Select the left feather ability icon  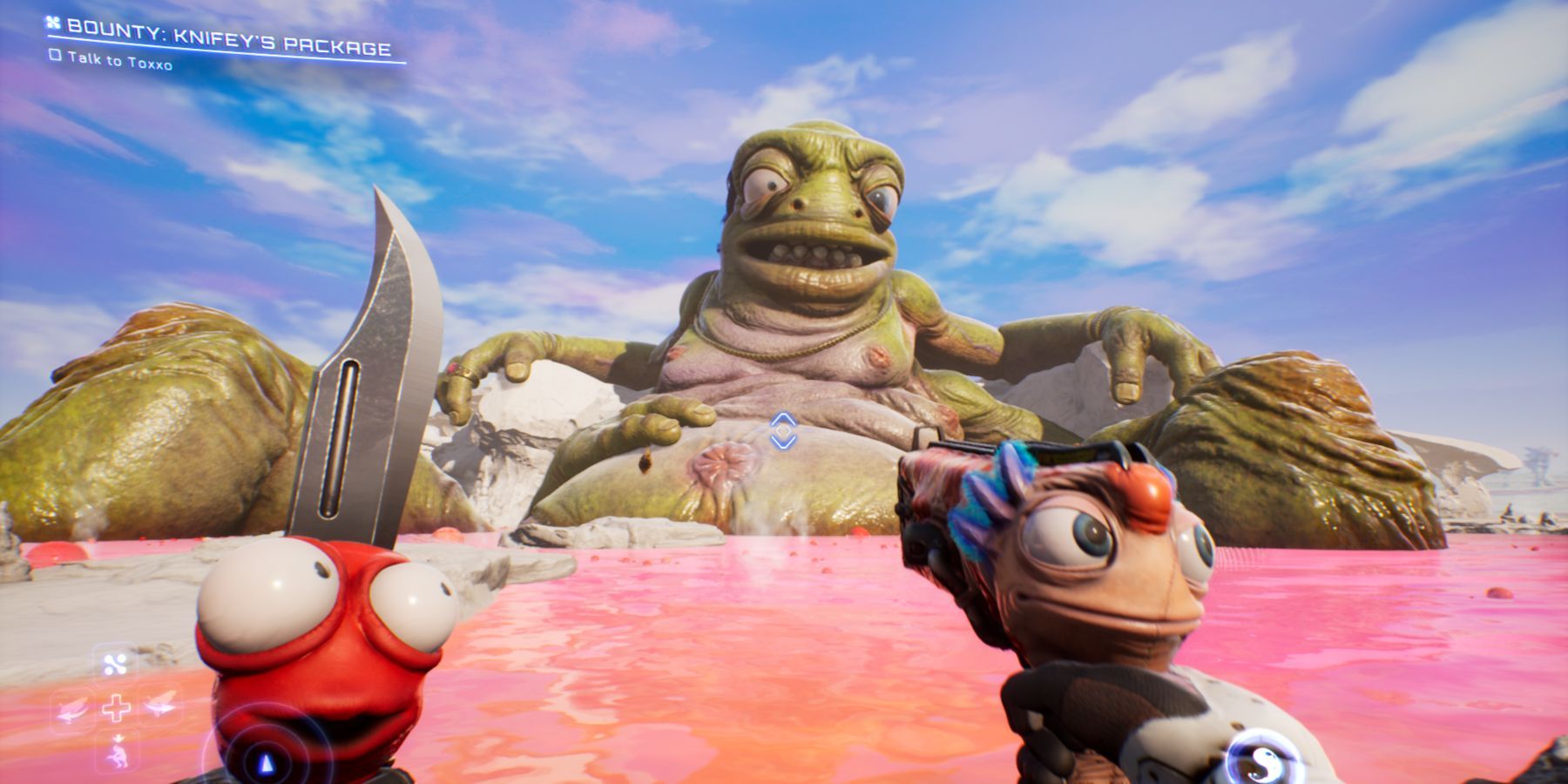[x=72, y=710]
